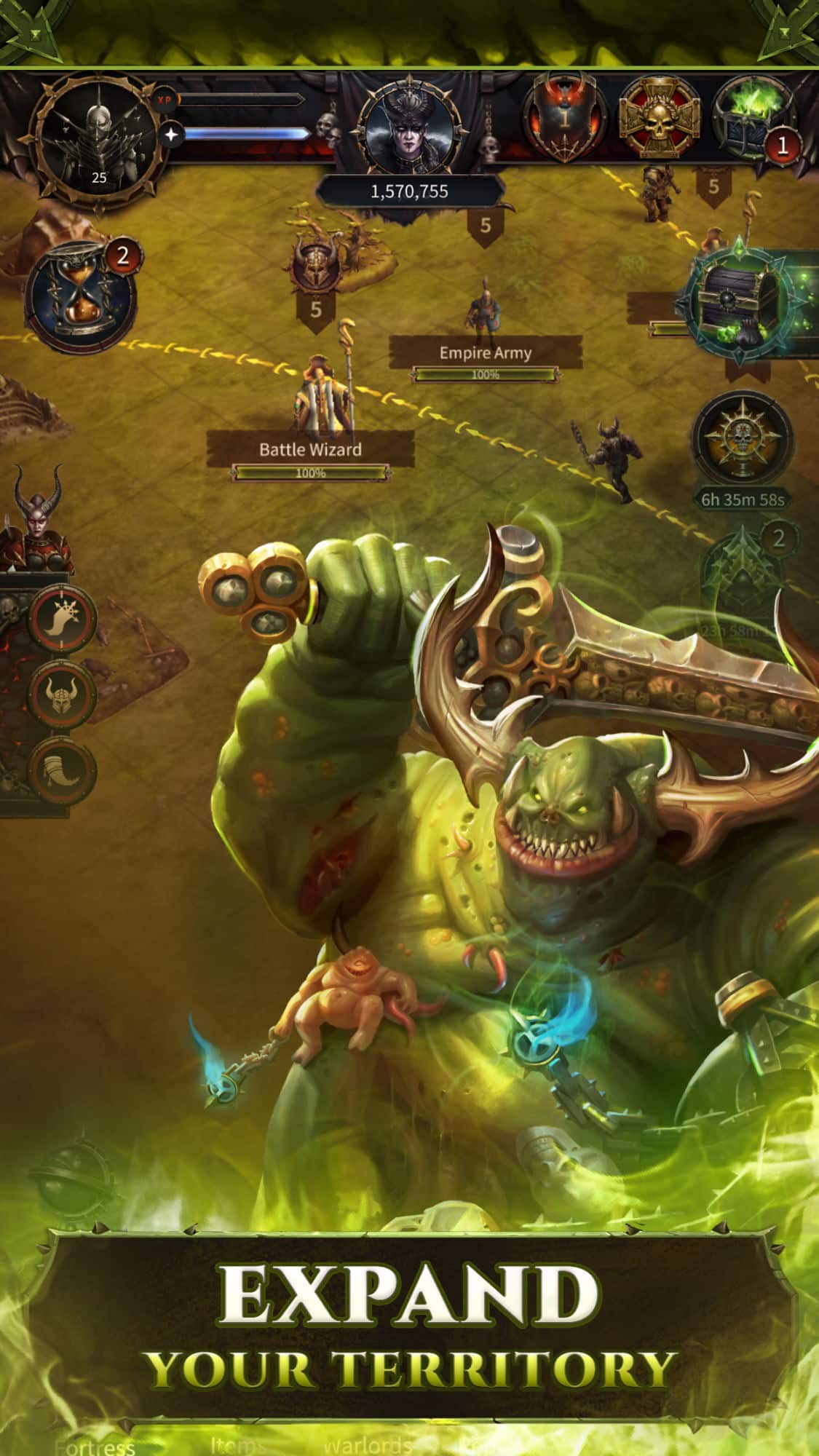
Task: Open the golden skull cross medal
Action: [x=660, y=118]
